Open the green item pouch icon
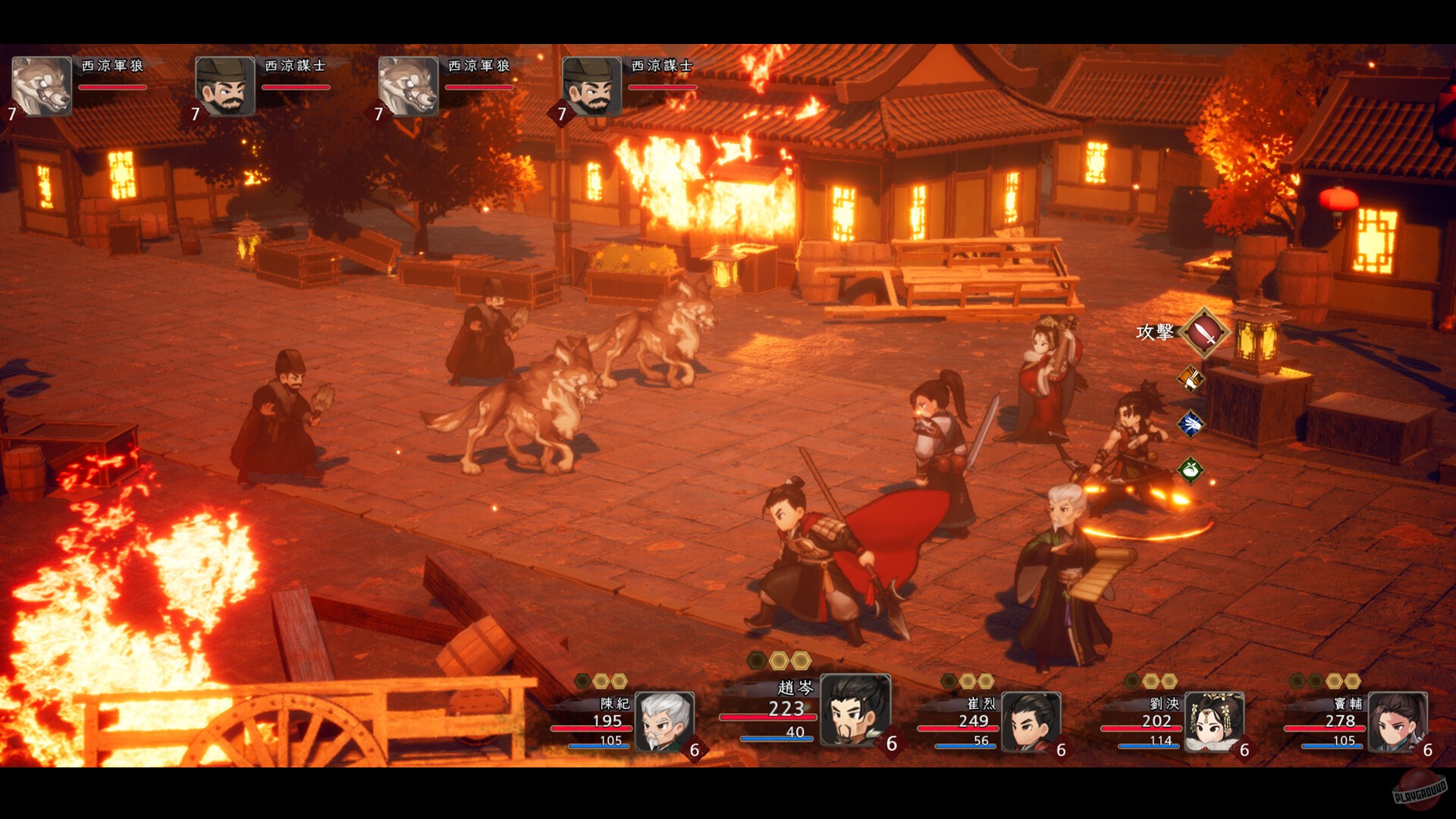 [1190, 469]
